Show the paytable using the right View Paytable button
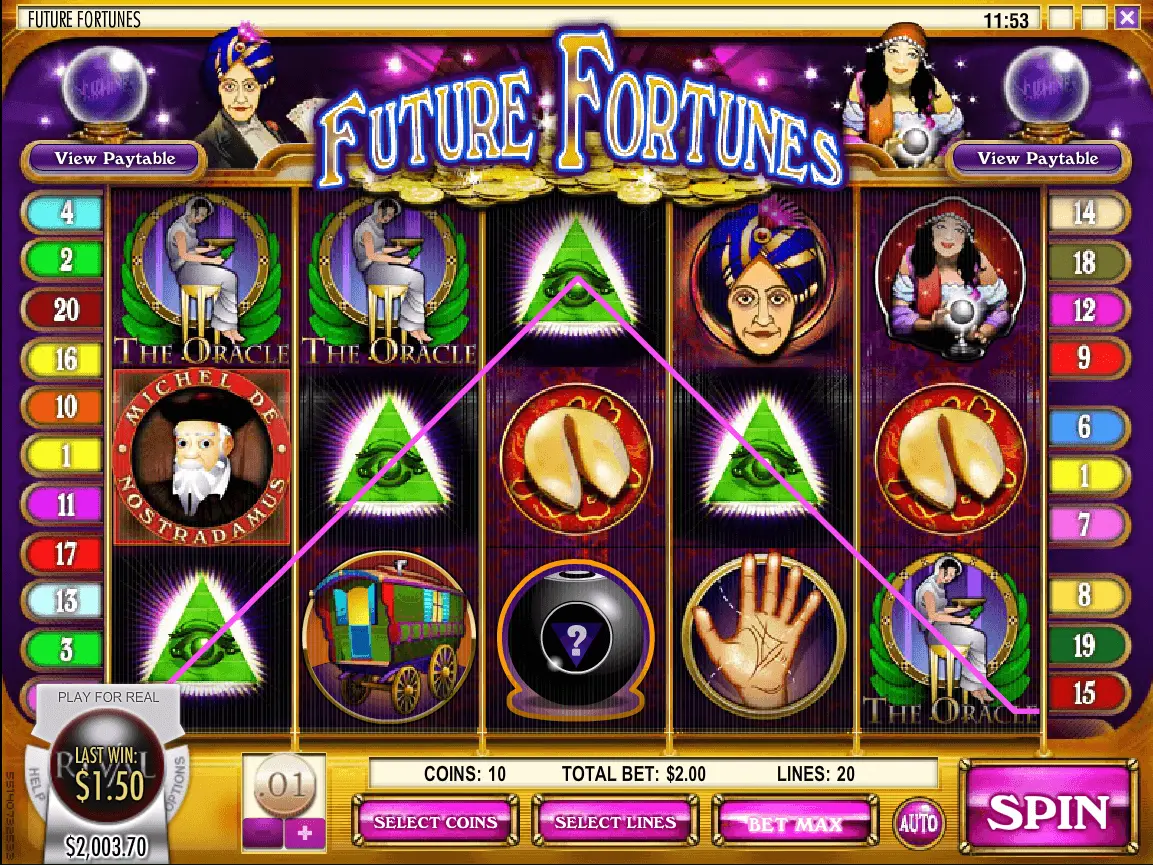 [1037, 158]
